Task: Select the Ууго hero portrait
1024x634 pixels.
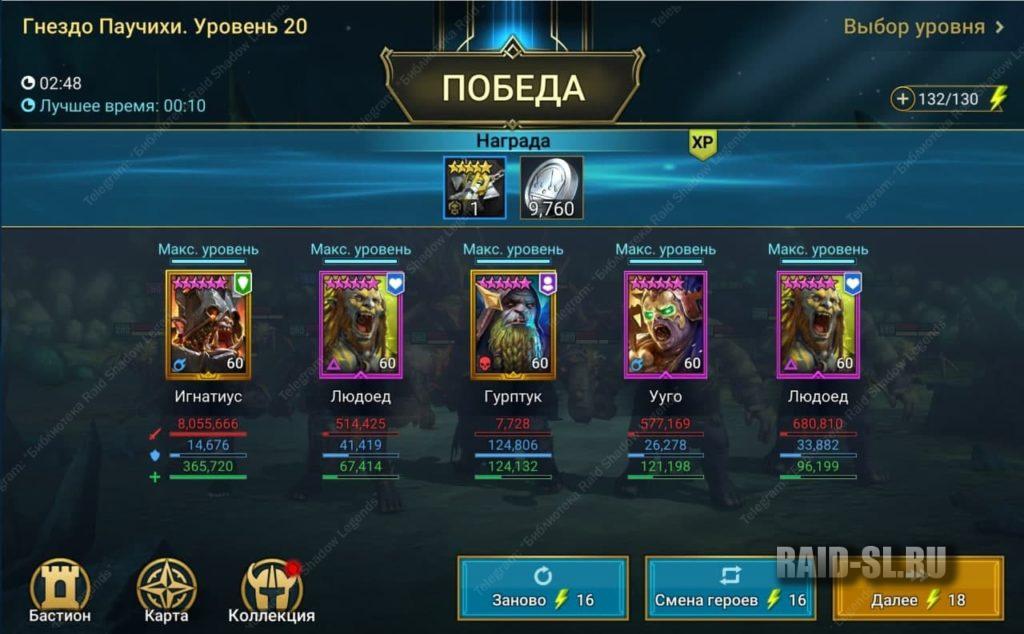Action: (x=665, y=324)
